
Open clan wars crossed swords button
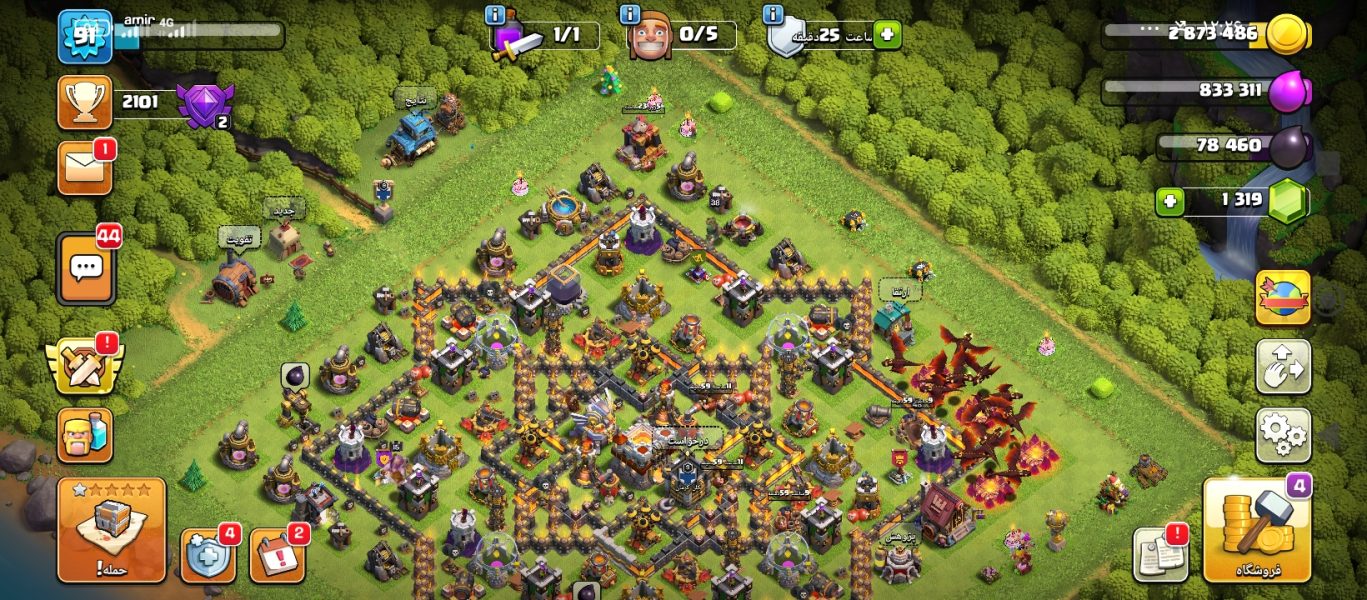click(84, 366)
